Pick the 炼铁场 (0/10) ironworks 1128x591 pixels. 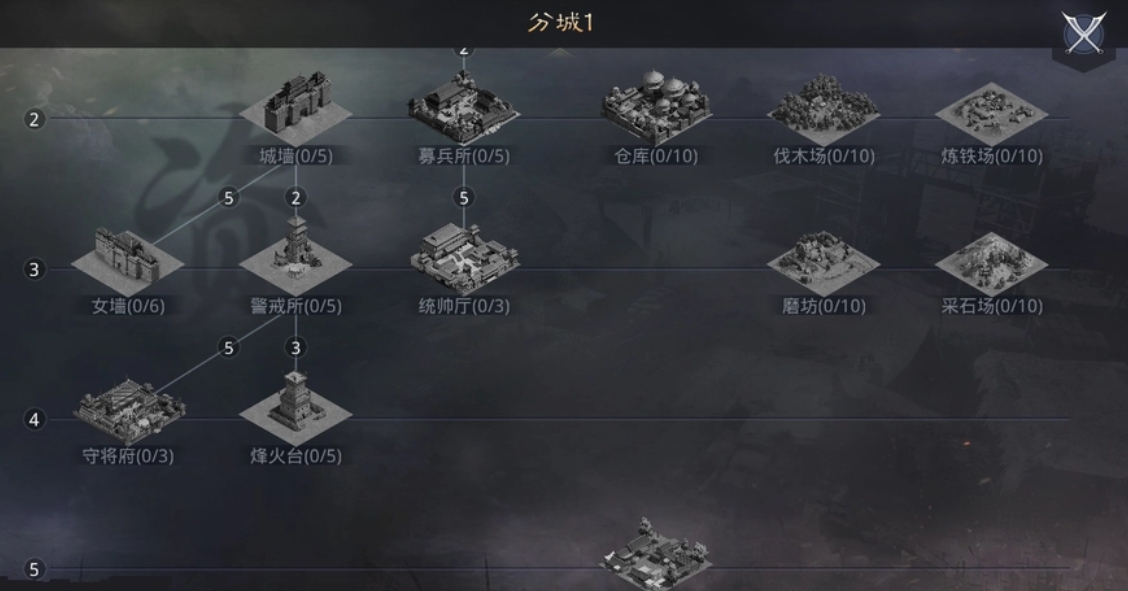click(991, 110)
